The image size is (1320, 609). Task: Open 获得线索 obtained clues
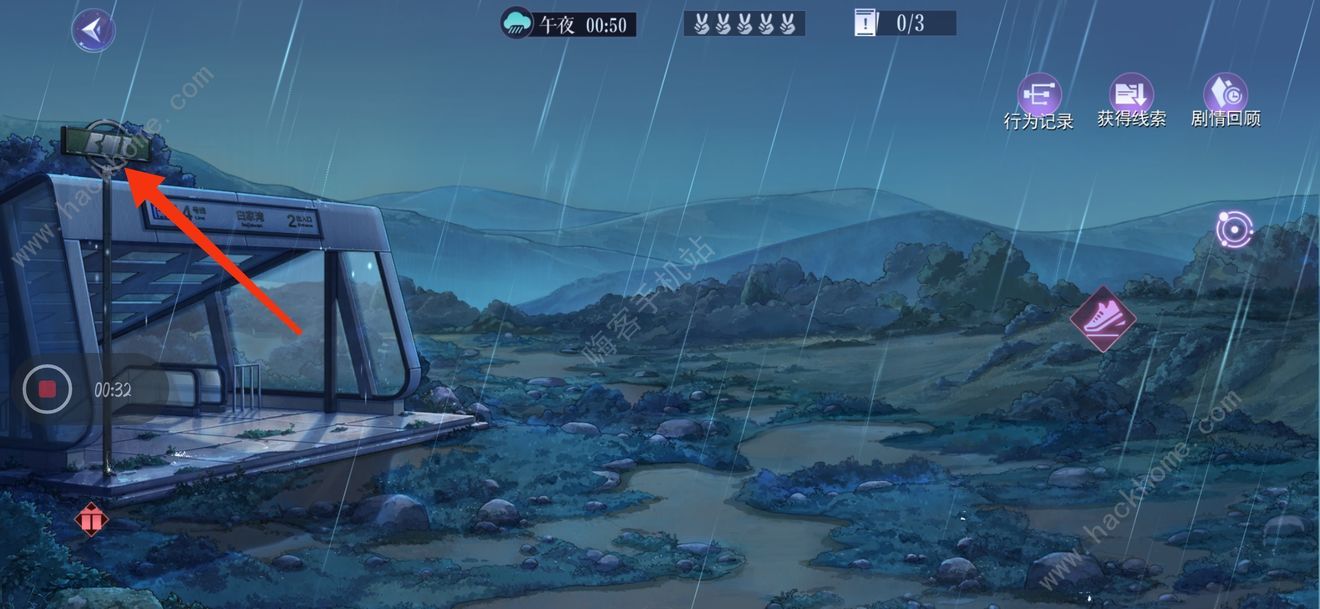coord(1131,95)
